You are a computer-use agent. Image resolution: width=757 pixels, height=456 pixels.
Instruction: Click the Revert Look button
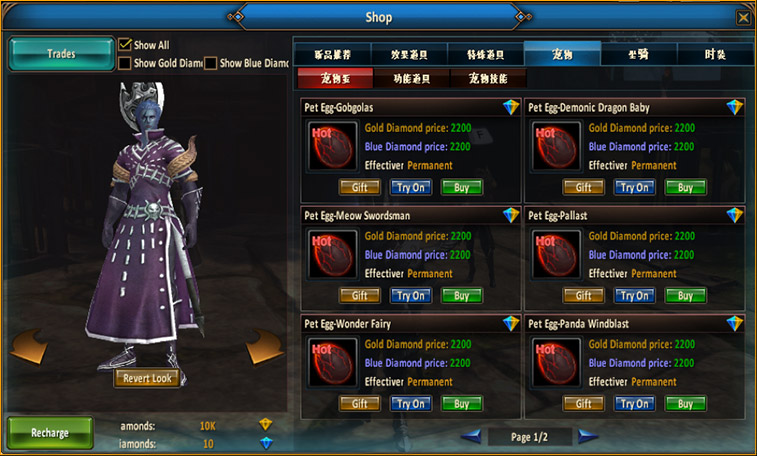(149, 378)
